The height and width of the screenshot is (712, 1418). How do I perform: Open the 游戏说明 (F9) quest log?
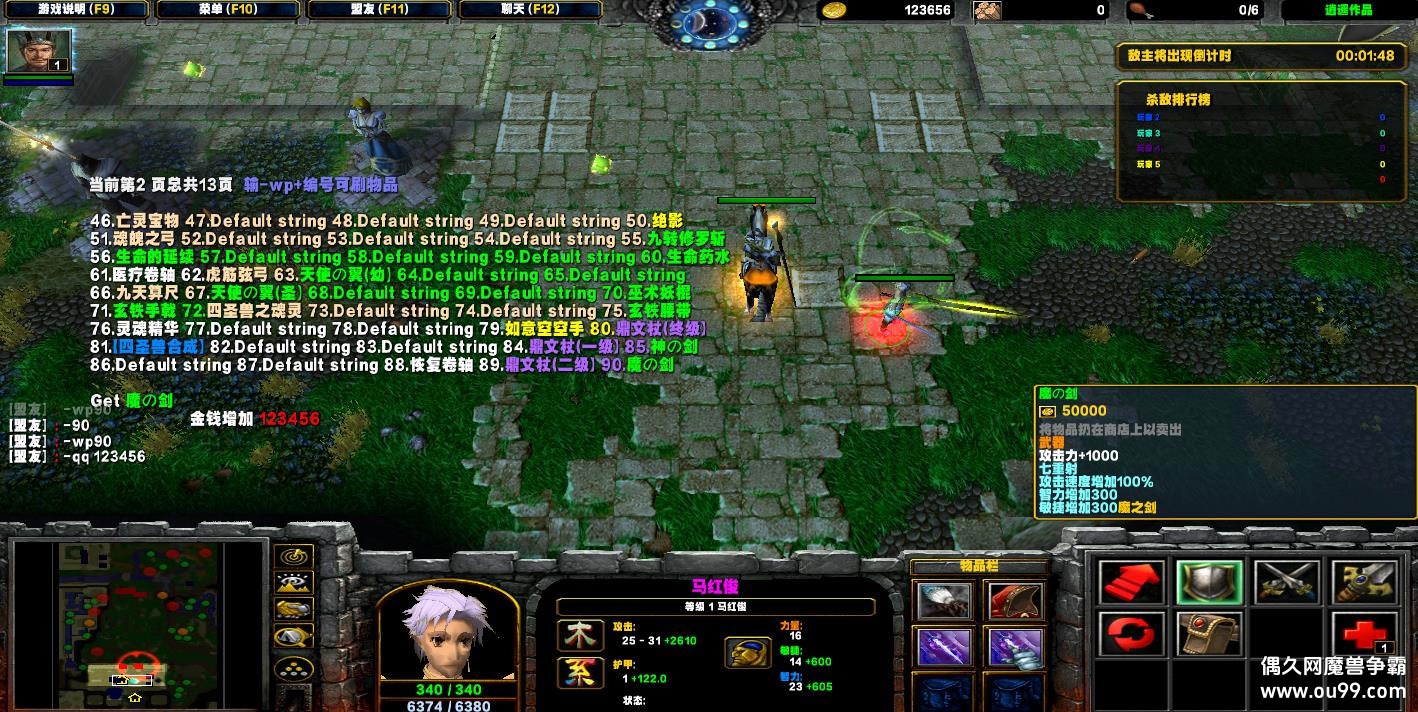pyautogui.click(x=76, y=10)
